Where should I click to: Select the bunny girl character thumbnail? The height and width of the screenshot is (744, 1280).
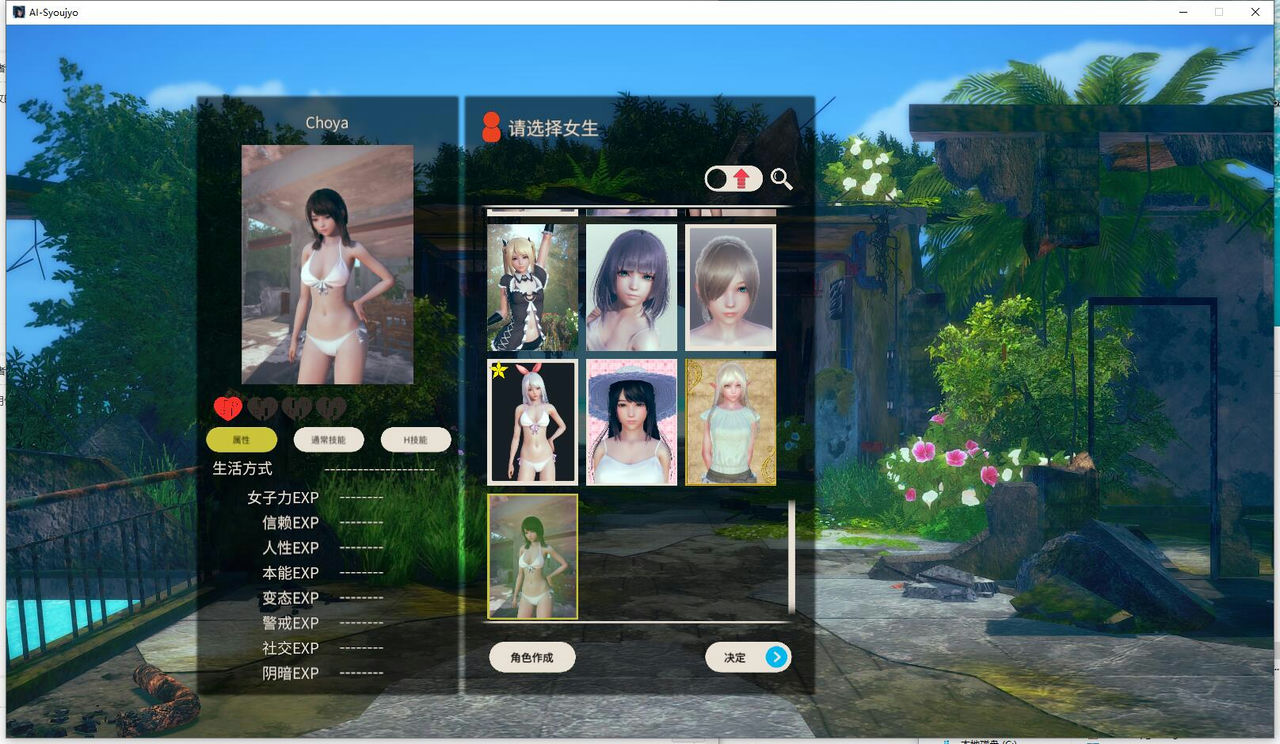532,421
